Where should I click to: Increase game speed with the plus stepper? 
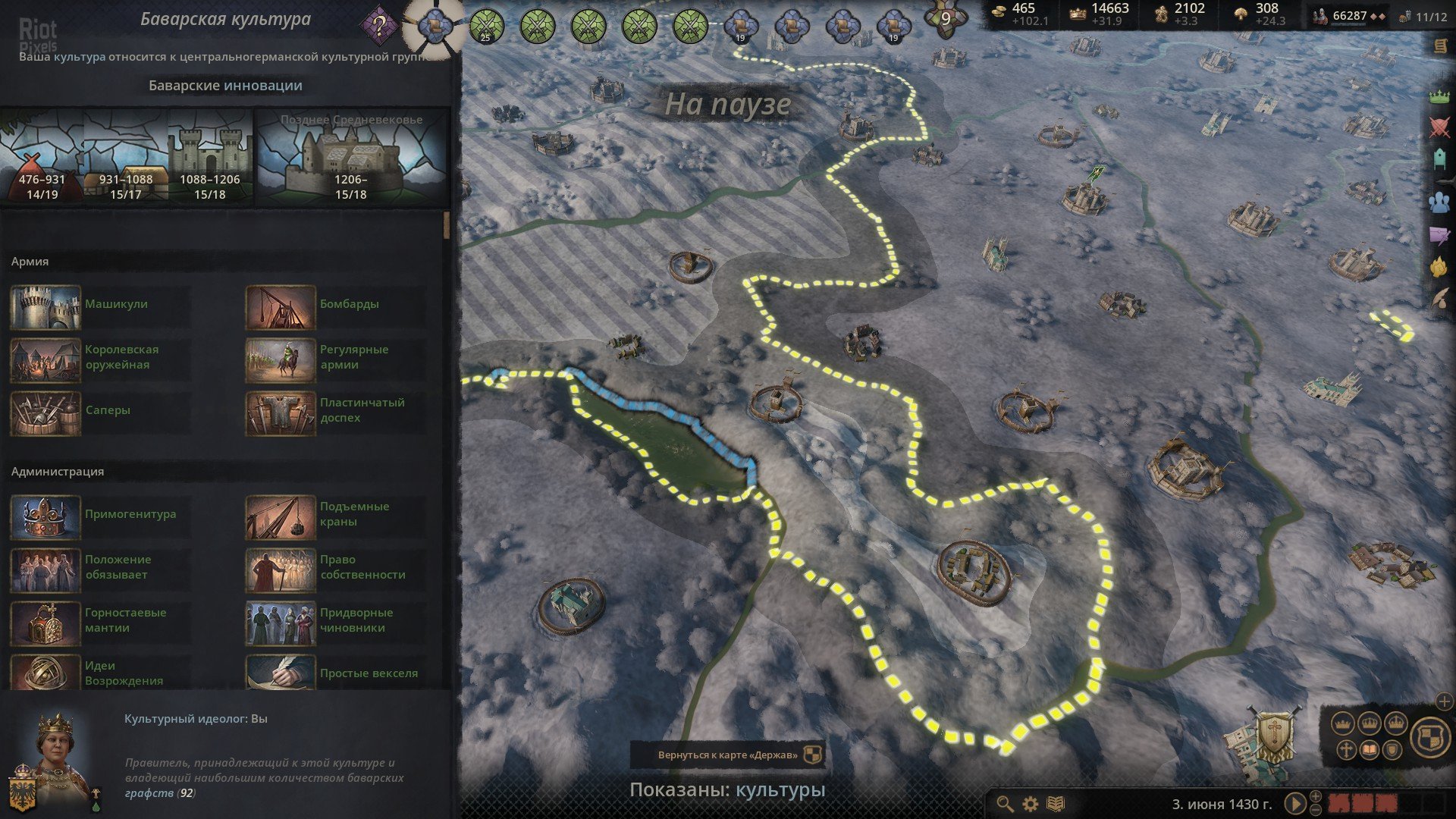click(x=1316, y=797)
